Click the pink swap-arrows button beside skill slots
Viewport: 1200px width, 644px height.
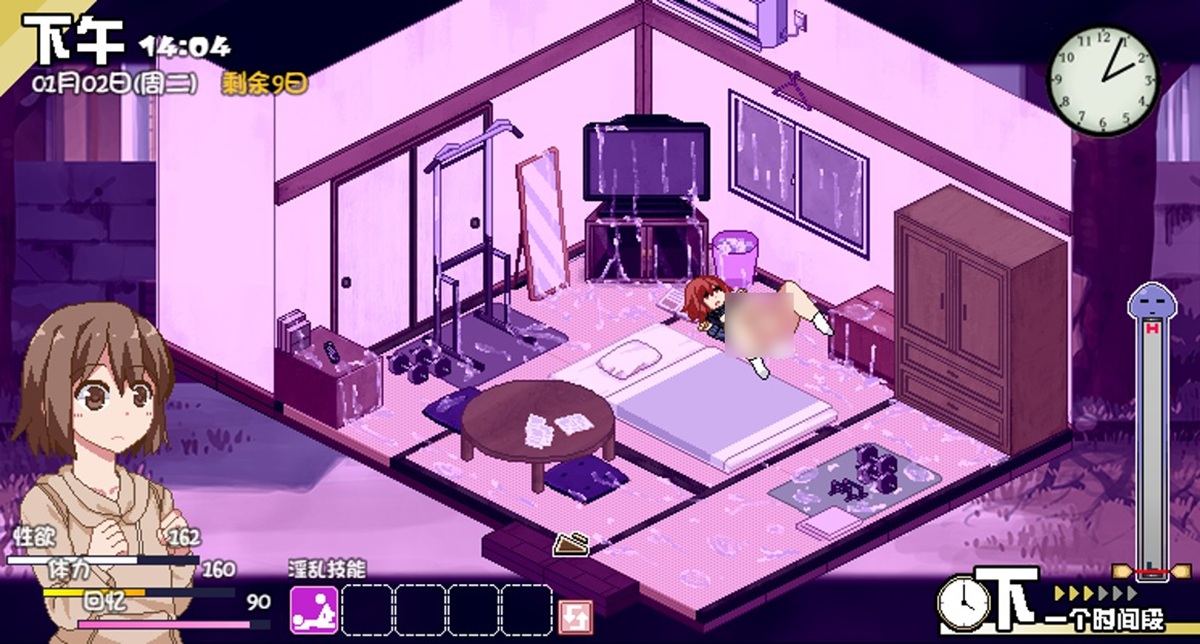click(575, 613)
